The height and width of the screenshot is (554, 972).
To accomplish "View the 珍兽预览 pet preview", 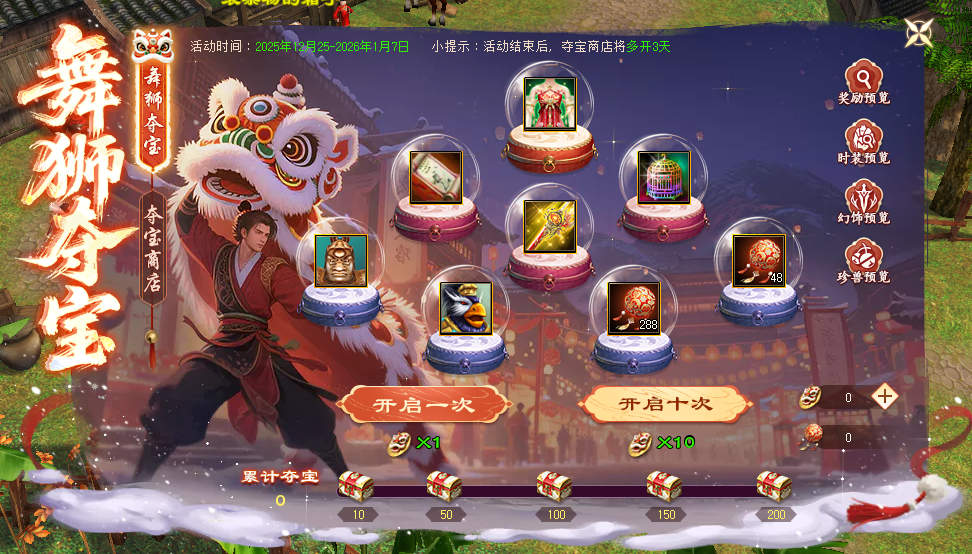I will [x=863, y=261].
